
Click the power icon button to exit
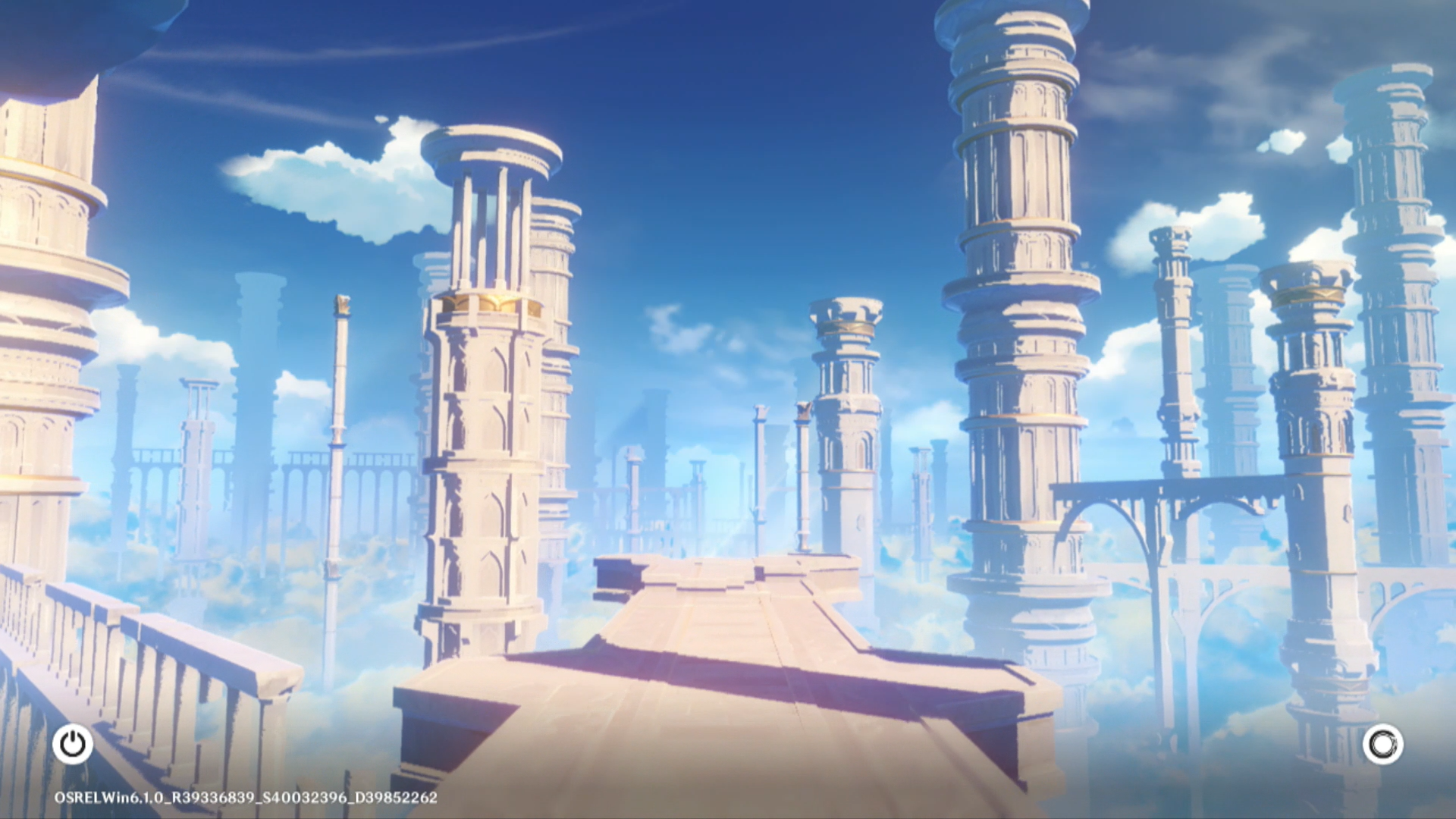[73, 744]
